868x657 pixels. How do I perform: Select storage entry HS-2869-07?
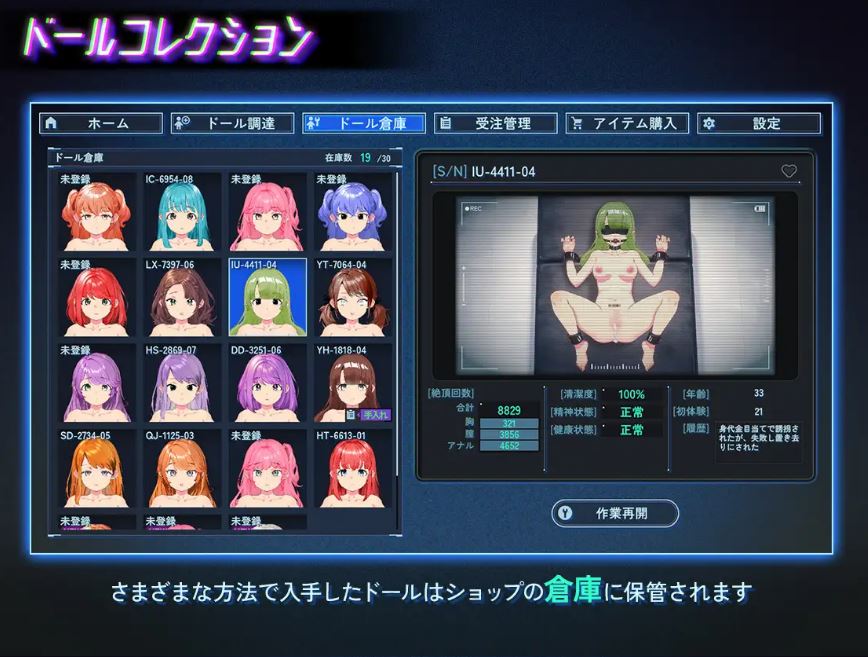182,383
